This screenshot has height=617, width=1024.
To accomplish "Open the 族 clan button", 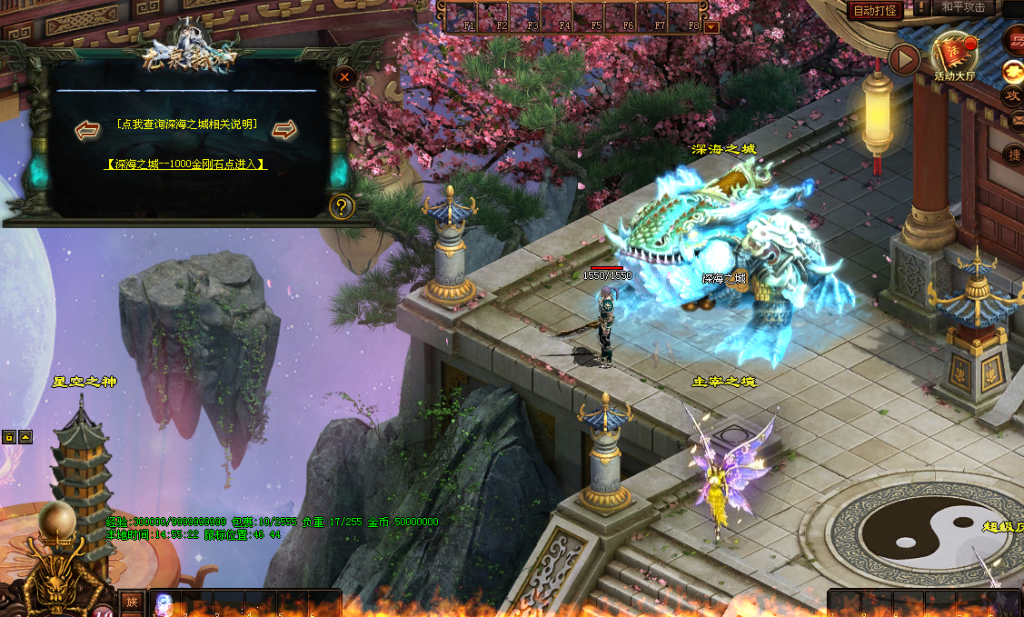I will [x=131, y=602].
